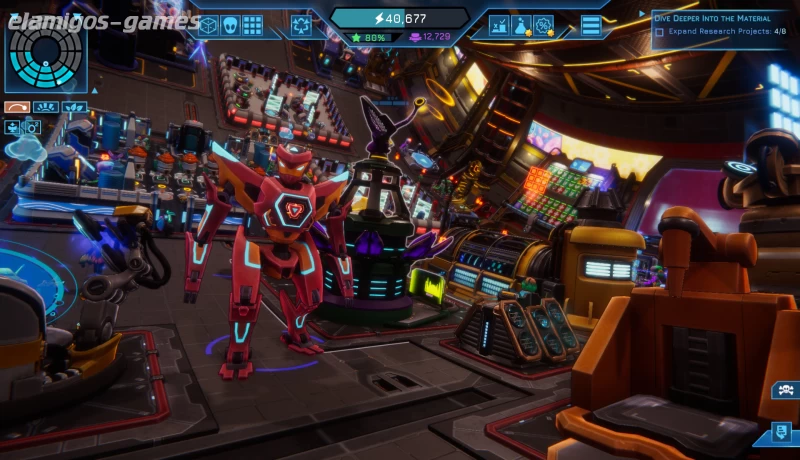Screen dimensions: 800x460
Task: Open the percent gear icon
Action: [x=544, y=25]
